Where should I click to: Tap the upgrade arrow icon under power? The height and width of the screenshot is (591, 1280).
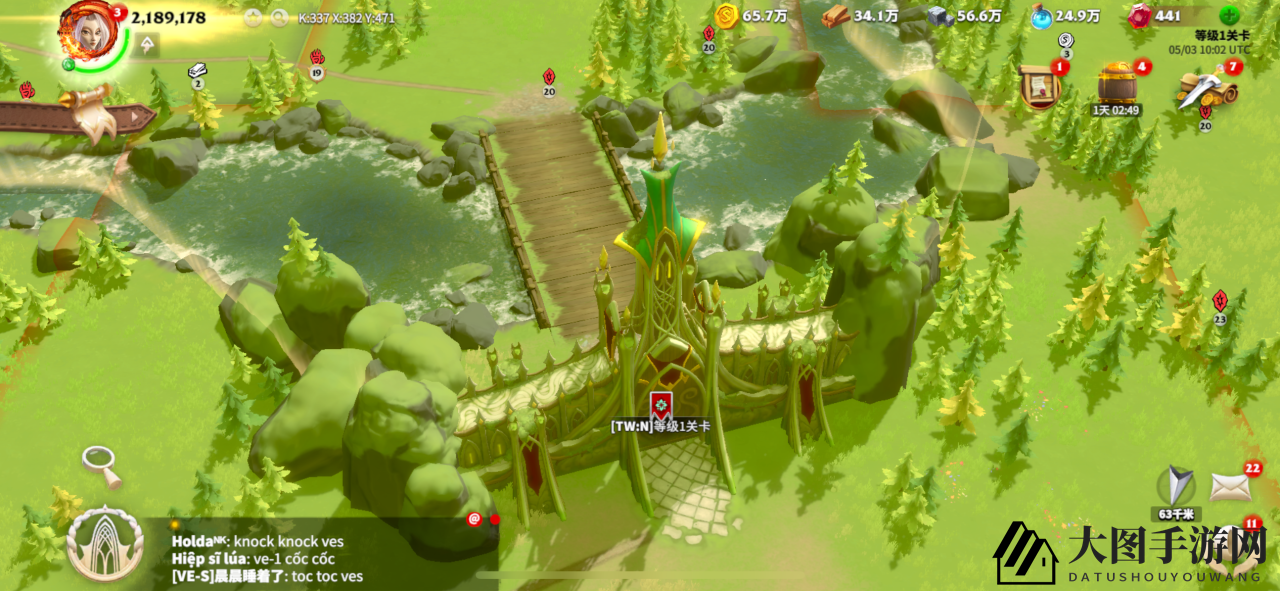point(148,44)
